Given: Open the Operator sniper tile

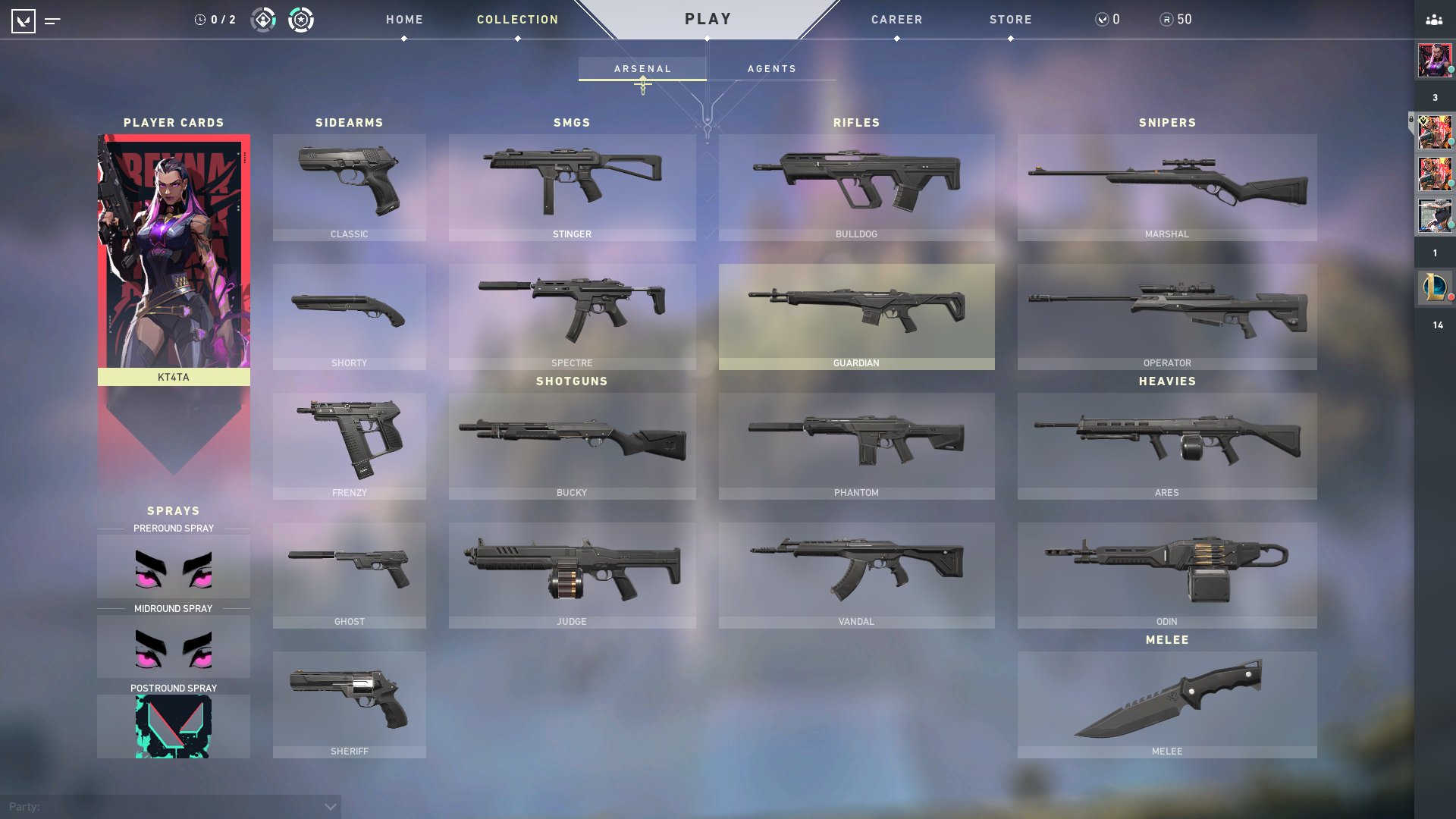Looking at the screenshot, I should [1166, 316].
